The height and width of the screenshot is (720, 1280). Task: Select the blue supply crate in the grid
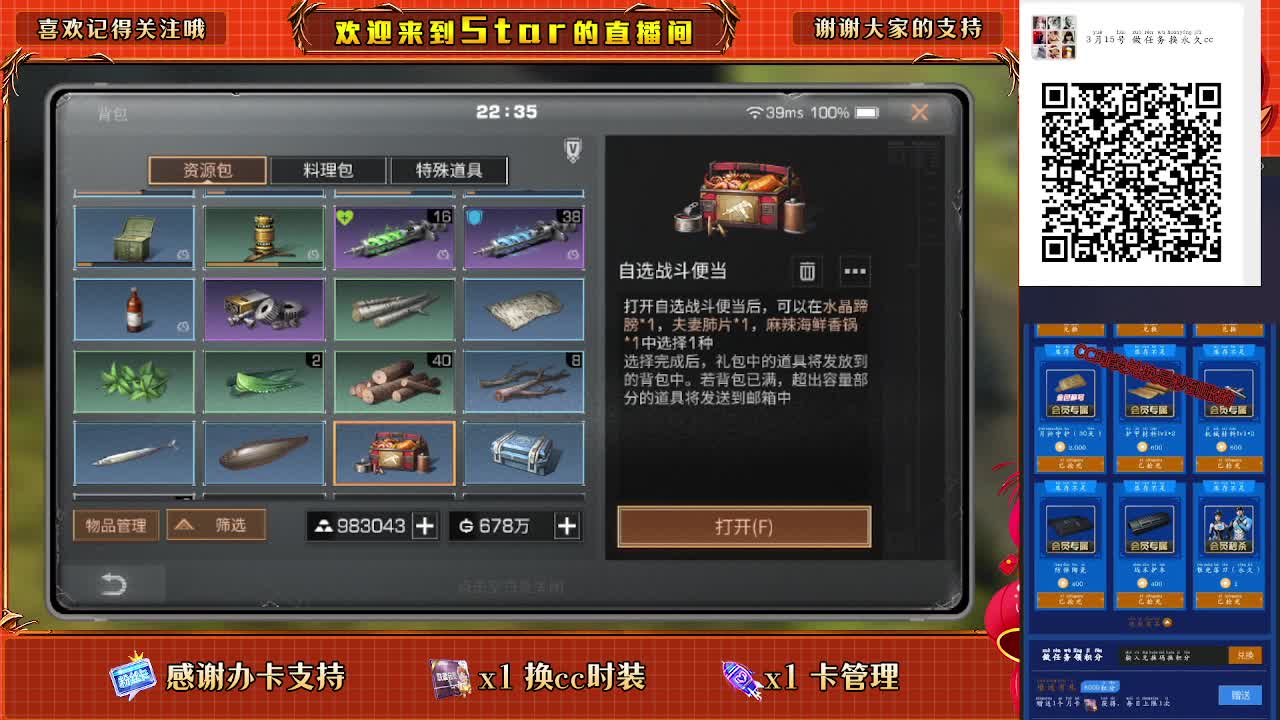524,452
